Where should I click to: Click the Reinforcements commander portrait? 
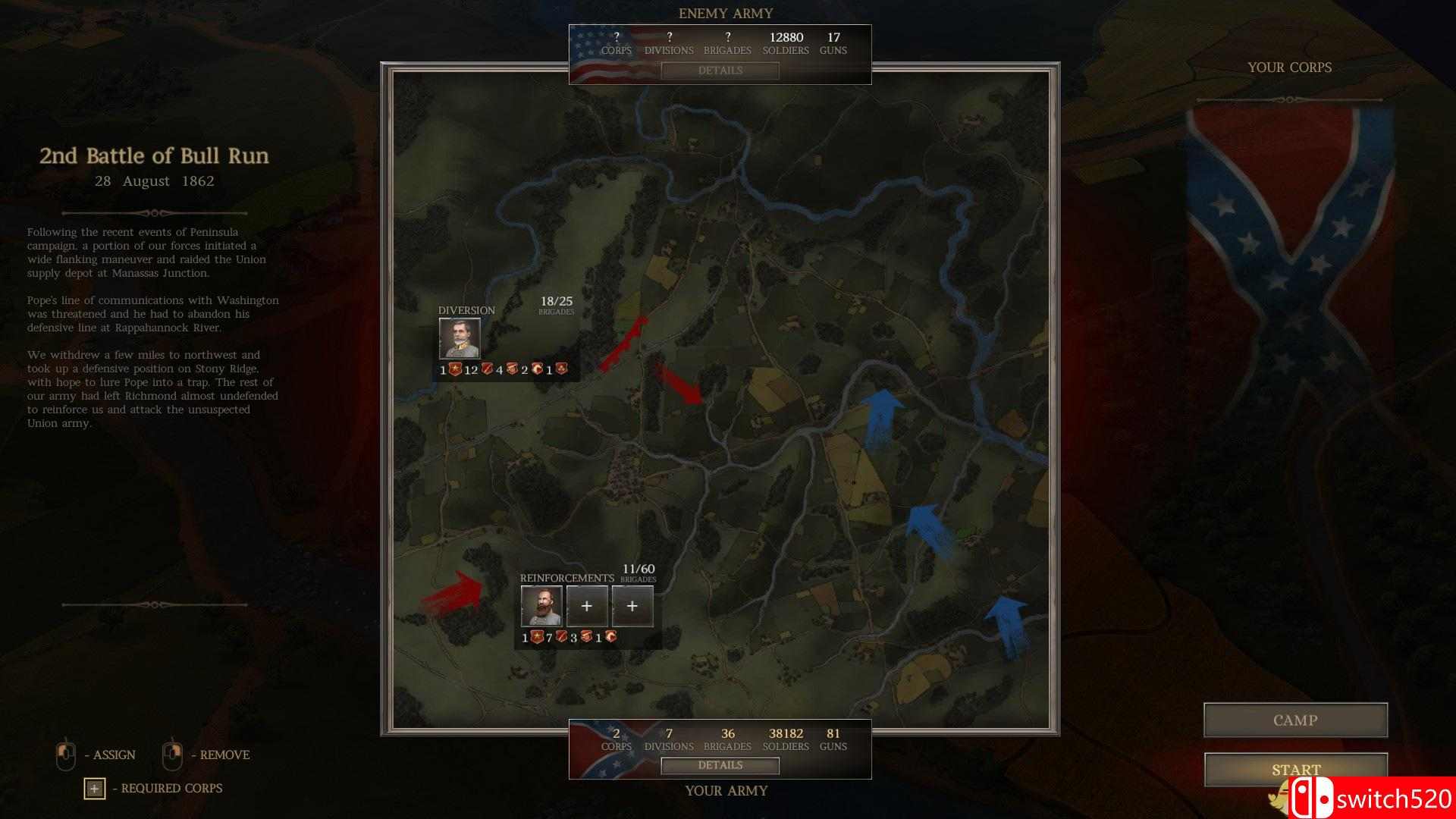[x=541, y=606]
